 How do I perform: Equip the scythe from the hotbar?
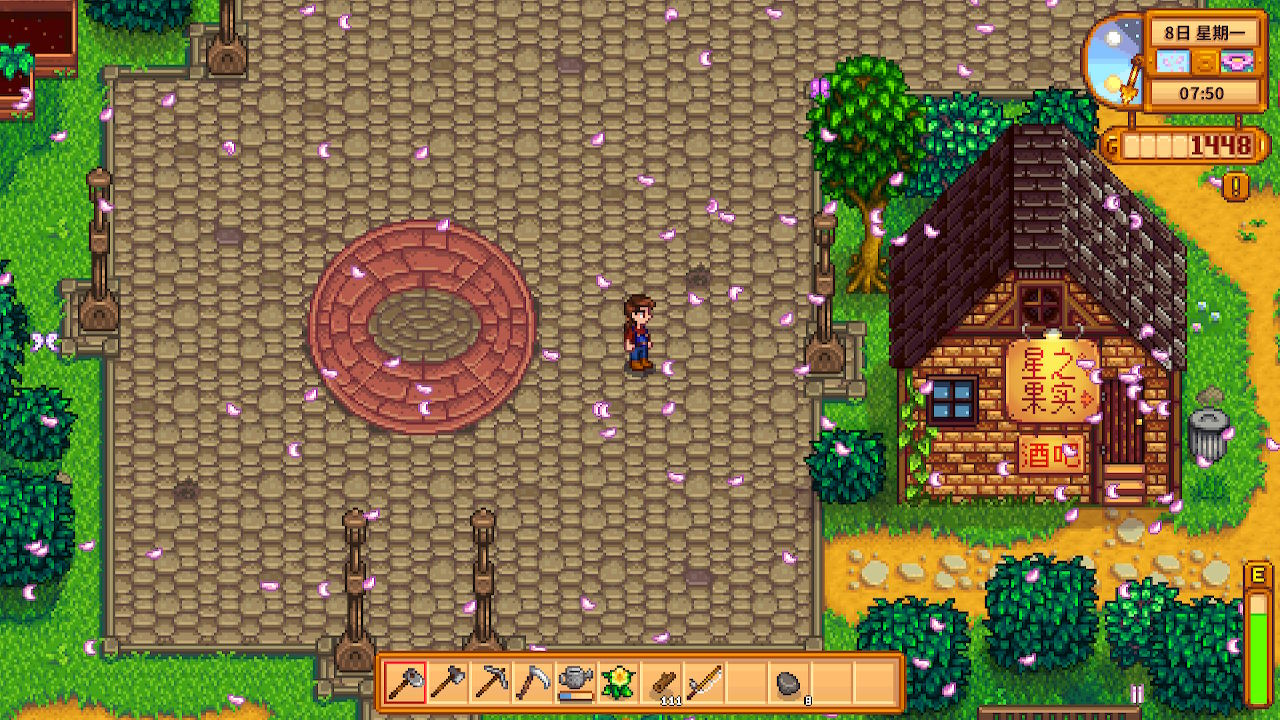click(533, 683)
